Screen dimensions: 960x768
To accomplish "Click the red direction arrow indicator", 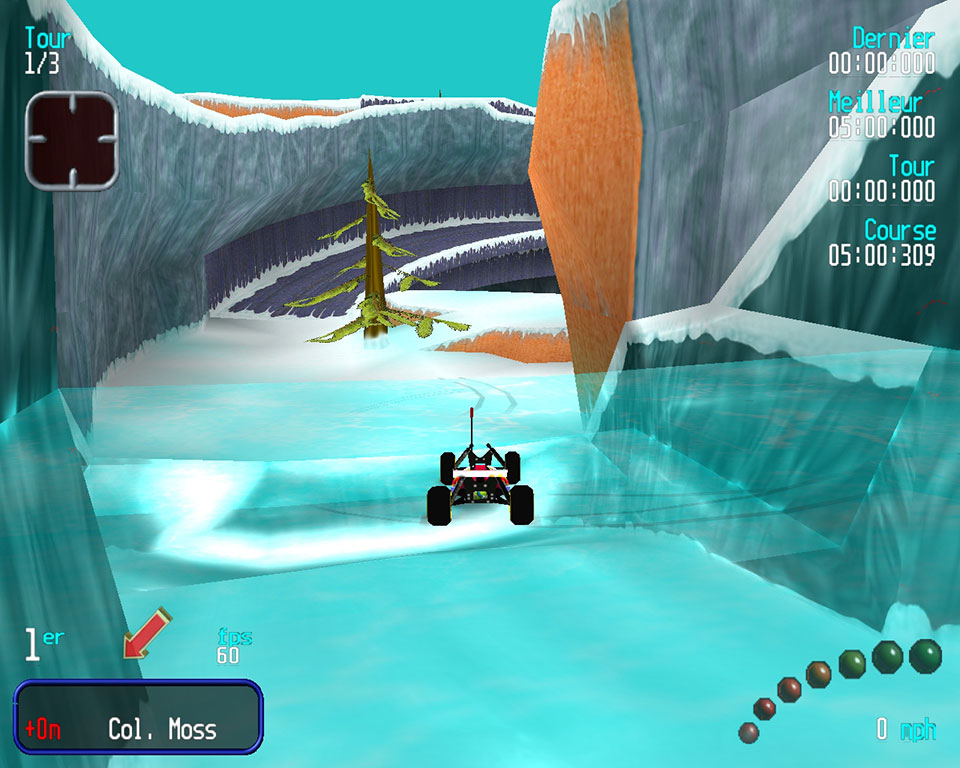I will pos(146,634).
